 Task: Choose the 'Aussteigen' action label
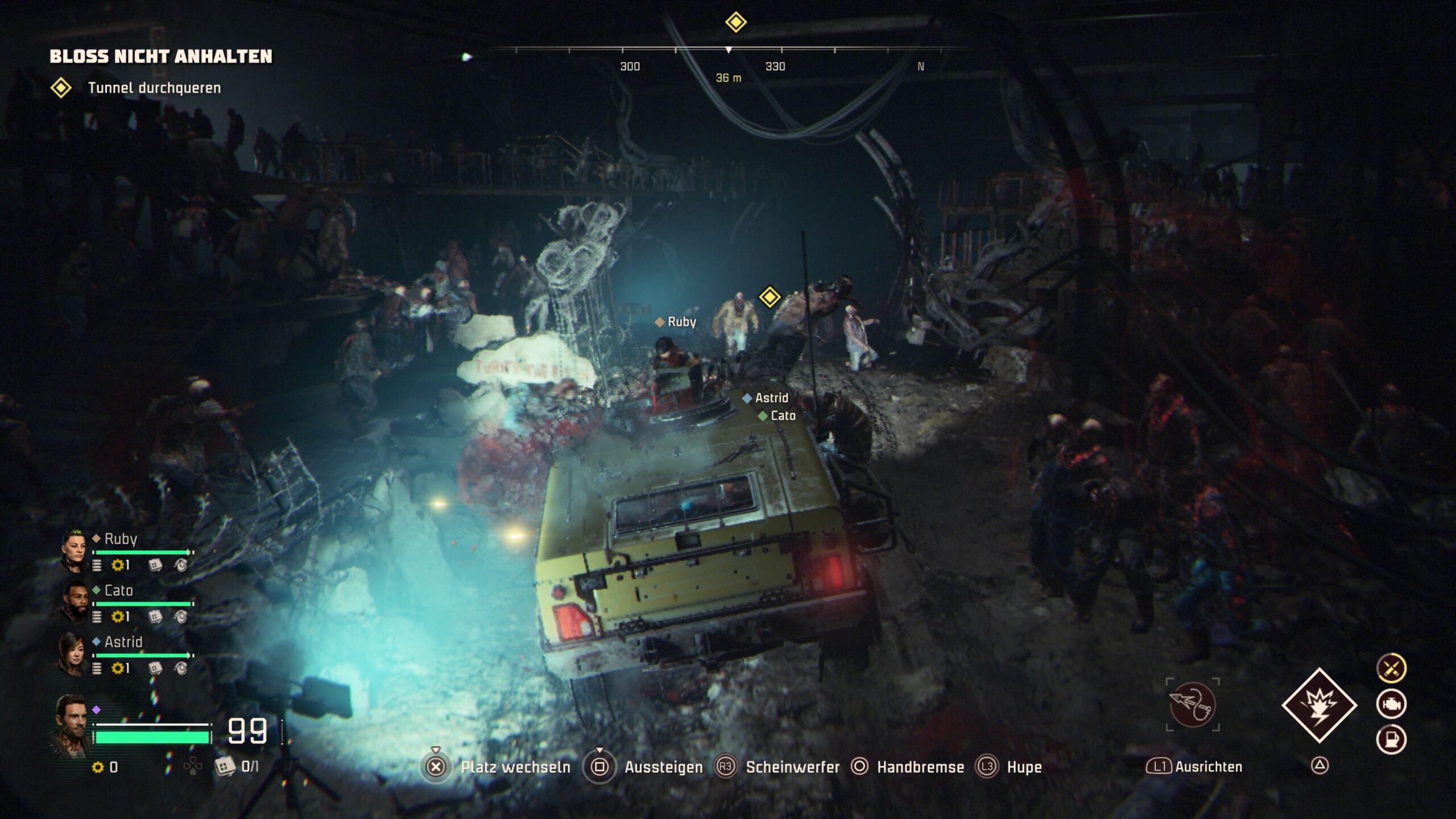click(x=663, y=767)
